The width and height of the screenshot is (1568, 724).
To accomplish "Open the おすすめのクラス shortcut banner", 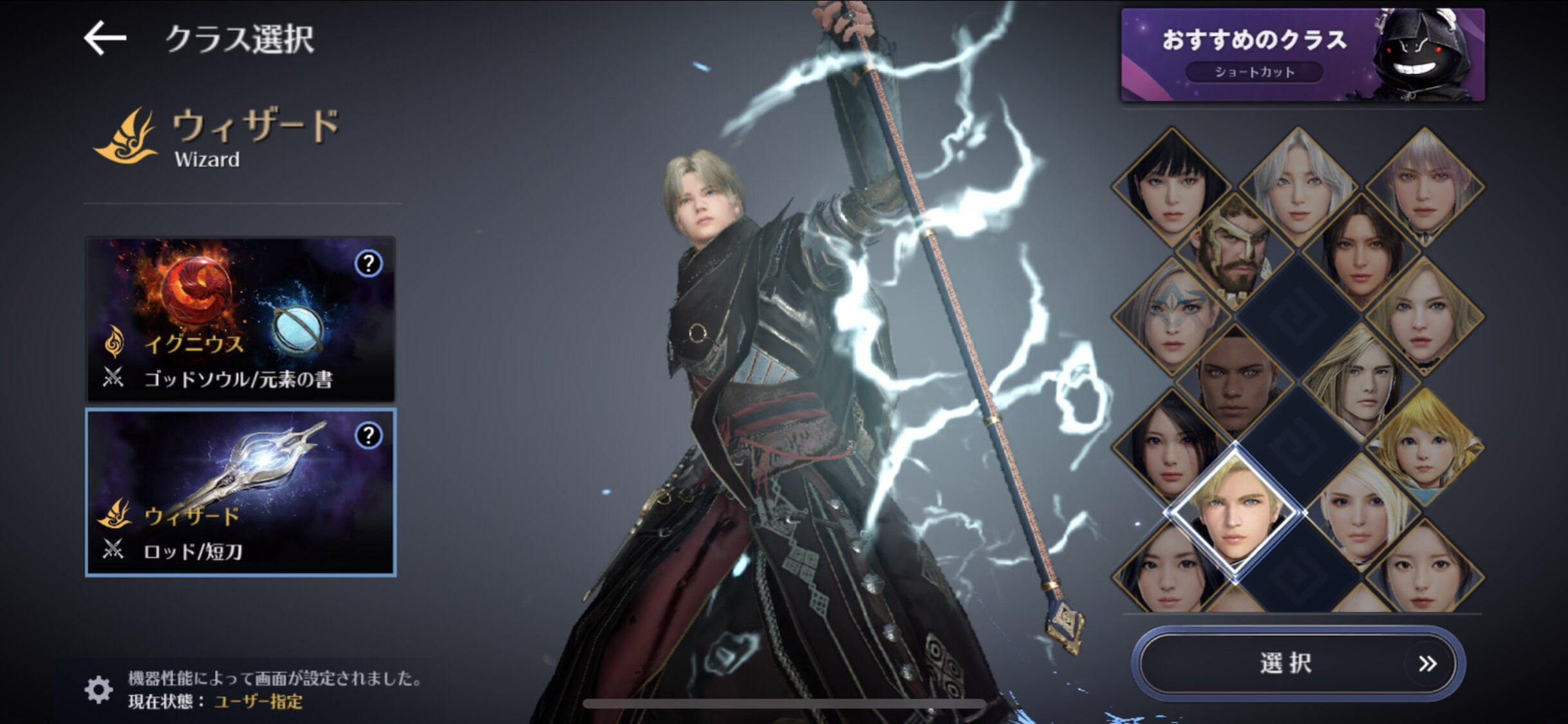I will [x=1302, y=55].
